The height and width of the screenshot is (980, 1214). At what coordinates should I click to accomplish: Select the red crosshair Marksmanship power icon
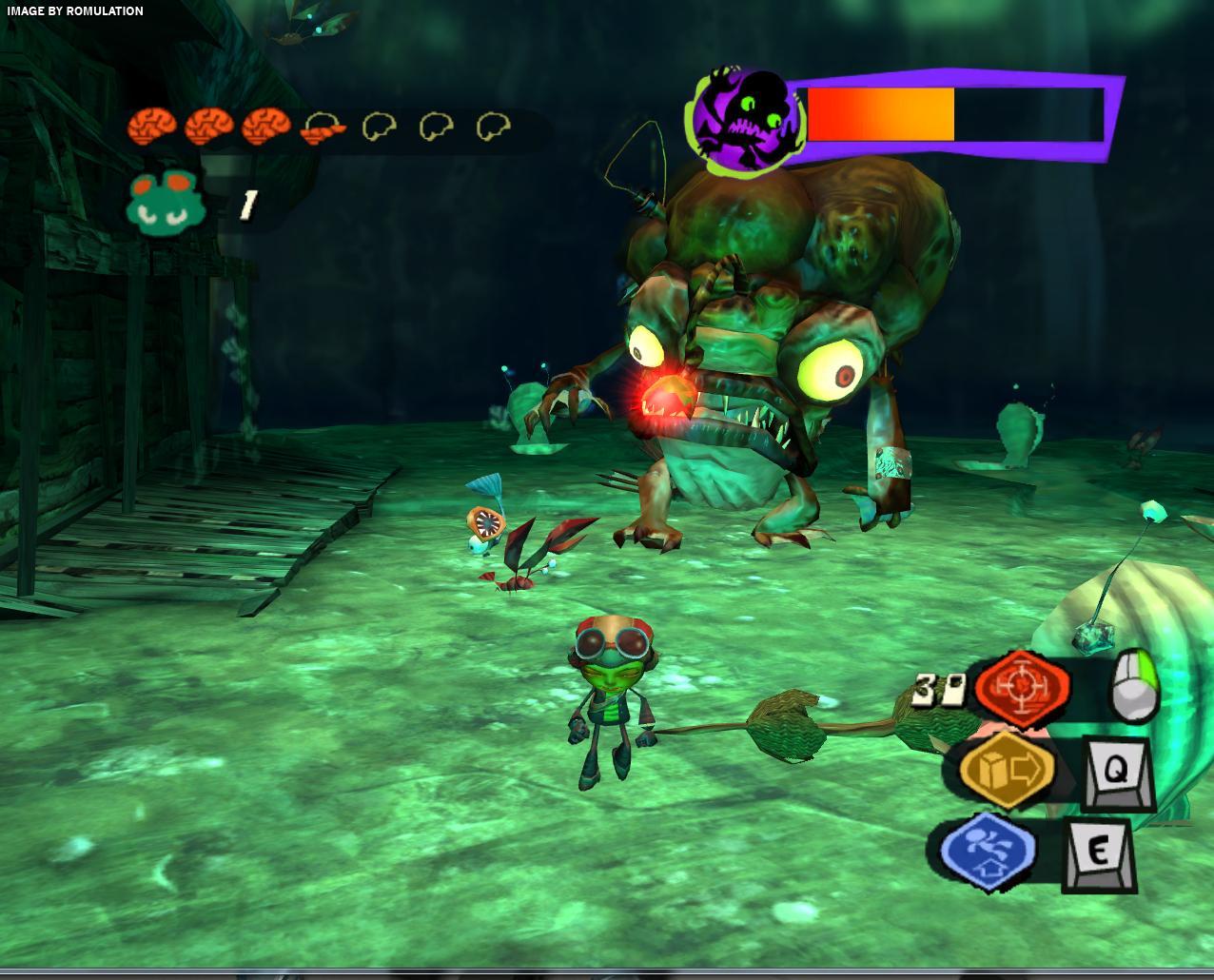tap(1023, 687)
